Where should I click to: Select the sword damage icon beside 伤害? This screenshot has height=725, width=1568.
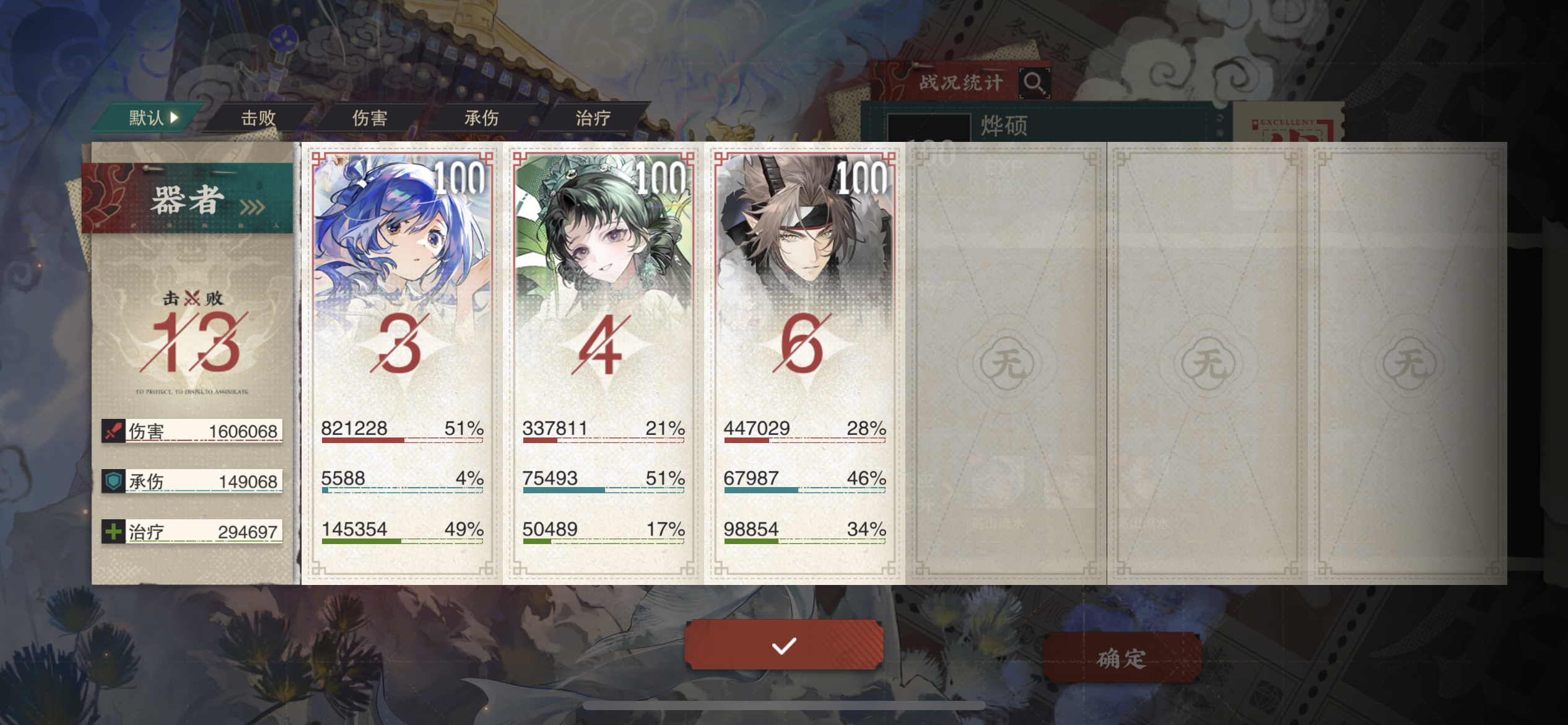pyautogui.click(x=112, y=432)
